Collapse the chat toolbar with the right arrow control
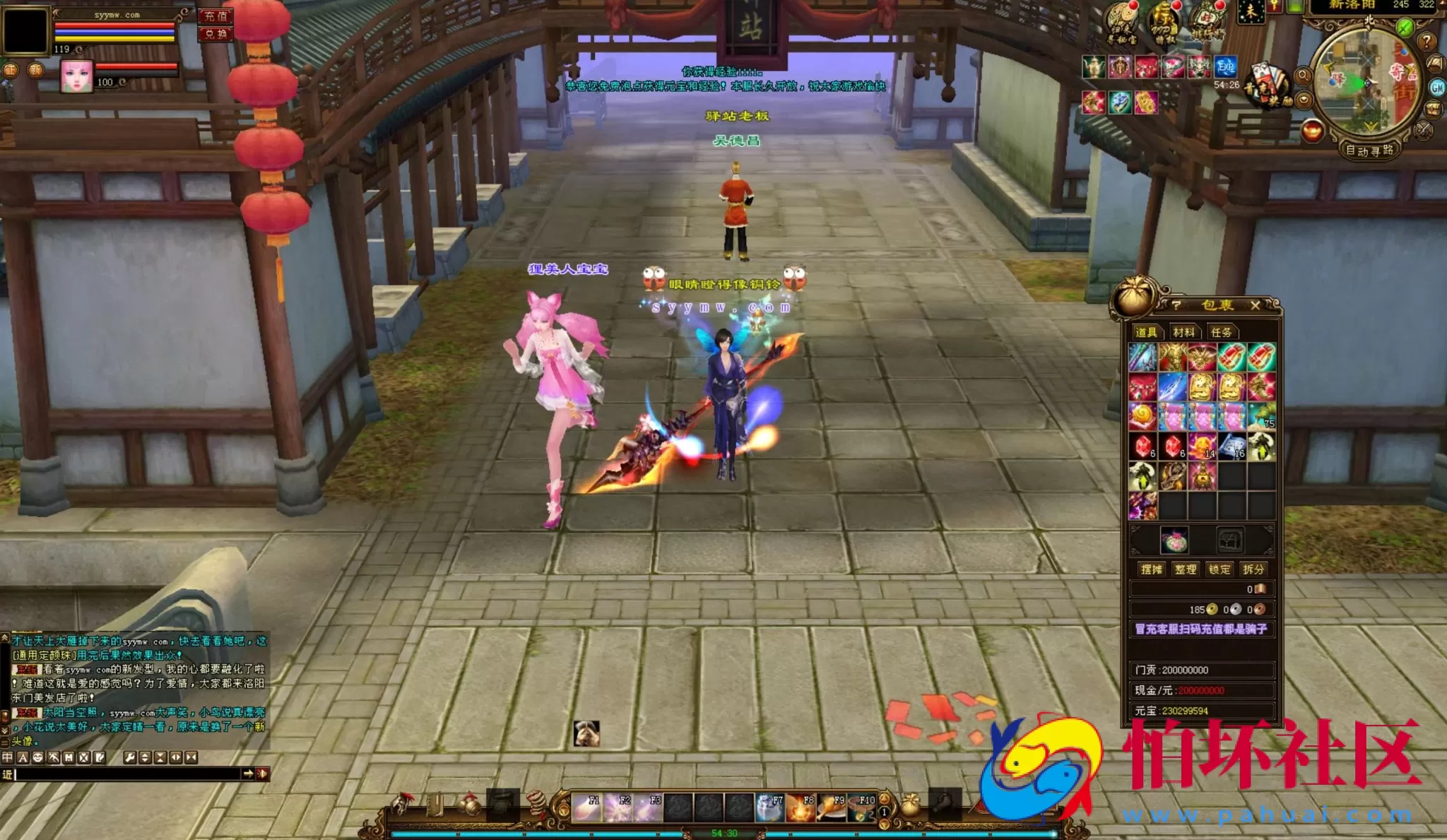Viewport: 1447px width, 840px height. click(191, 757)
